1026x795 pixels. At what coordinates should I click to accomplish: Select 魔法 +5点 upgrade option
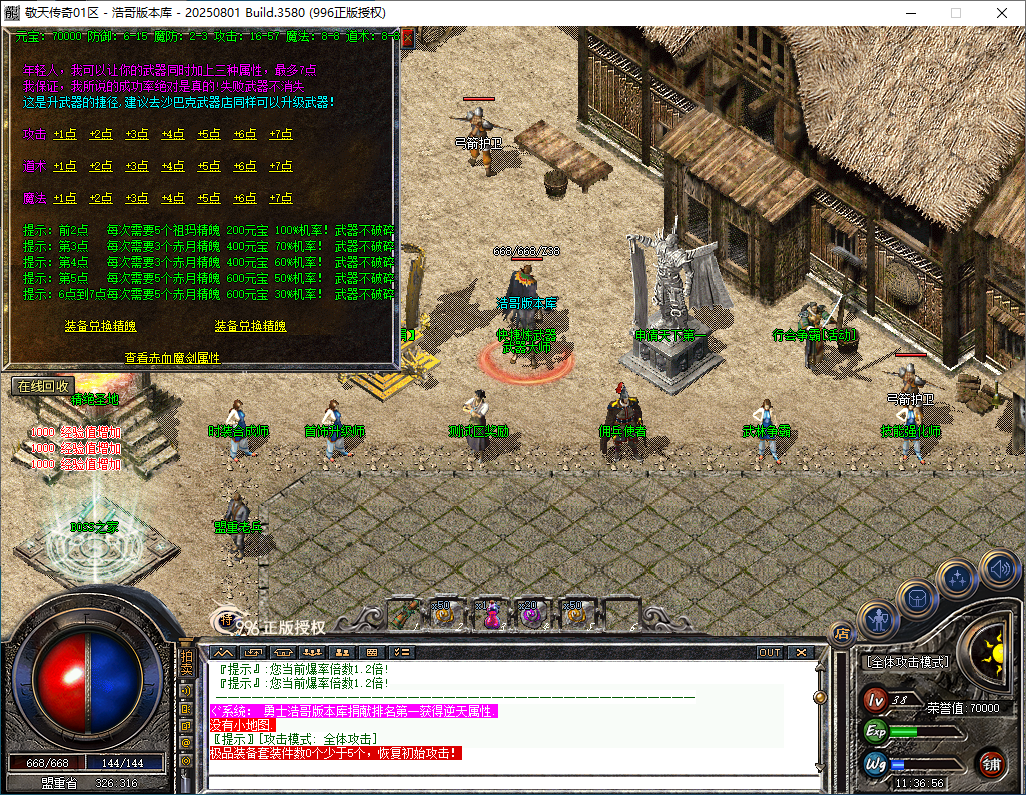(209, 198)
